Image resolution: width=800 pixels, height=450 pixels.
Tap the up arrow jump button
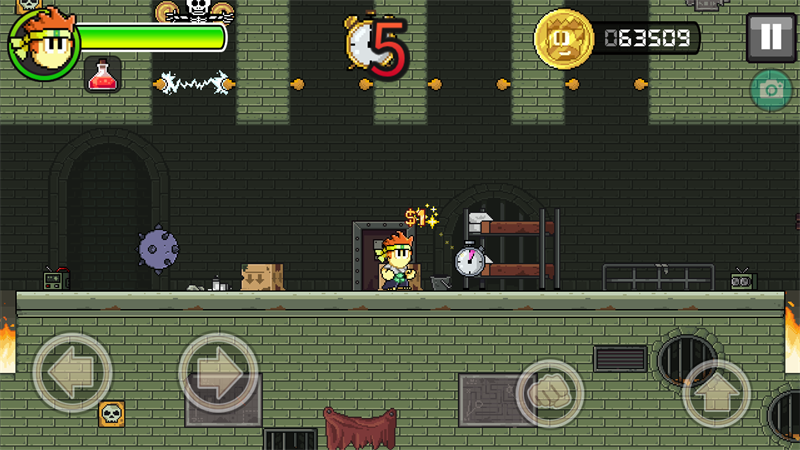point(716,393)
